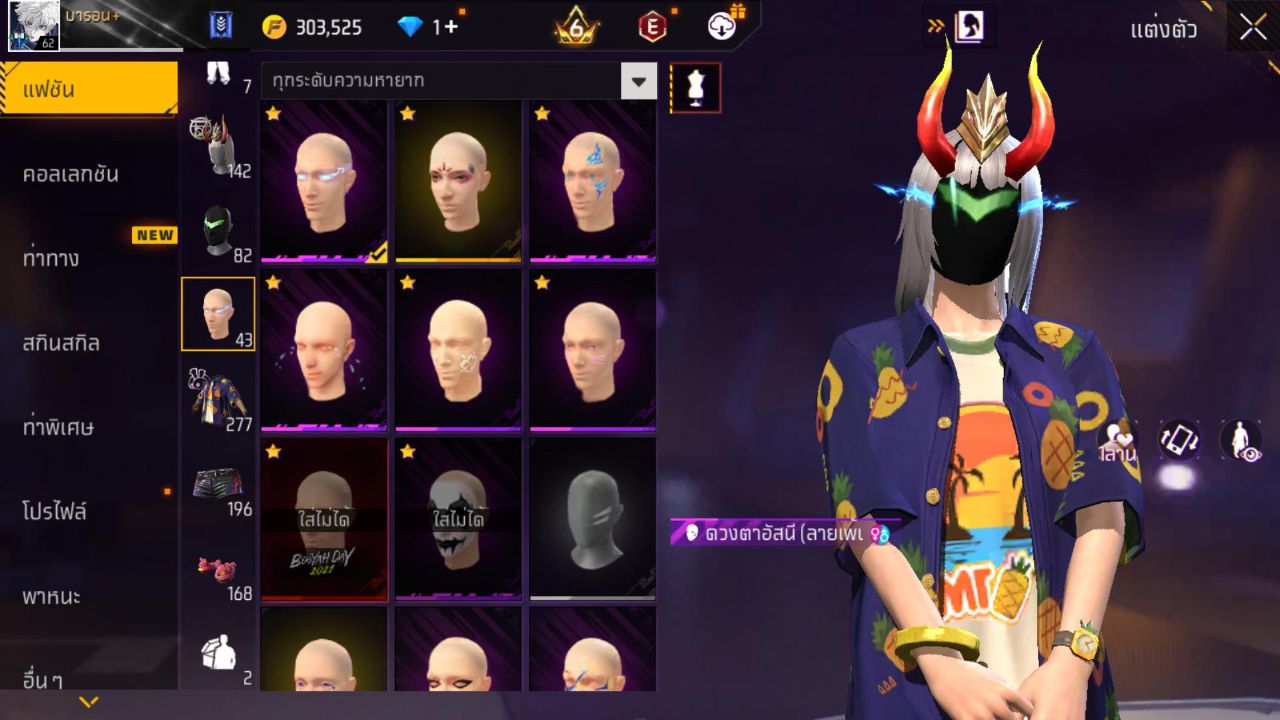Open the player profile avatar

click(x=34, y=27)
